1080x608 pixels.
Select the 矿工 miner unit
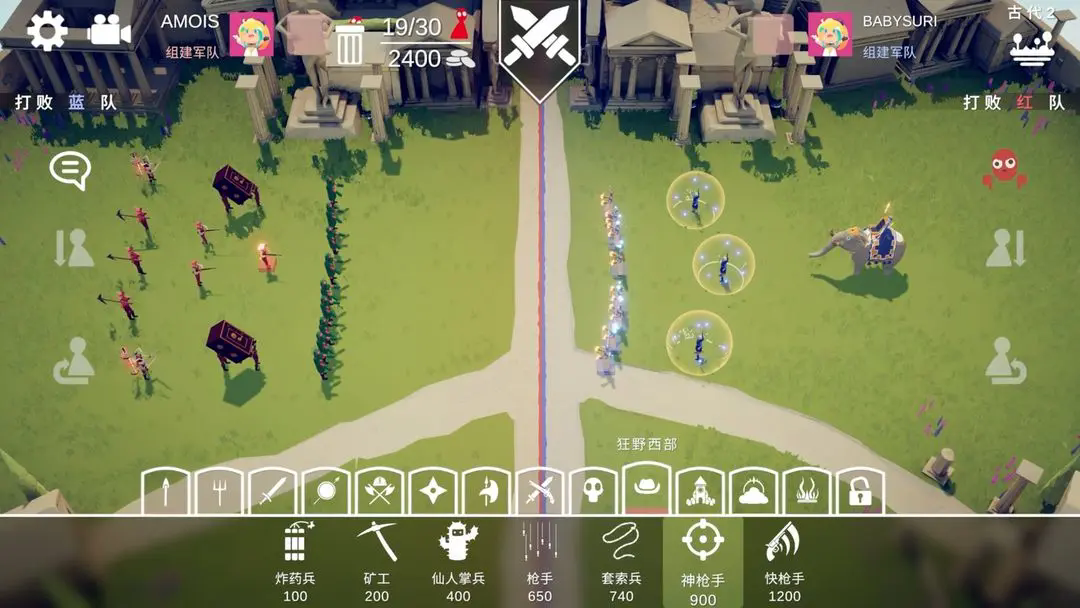(376, 561)
